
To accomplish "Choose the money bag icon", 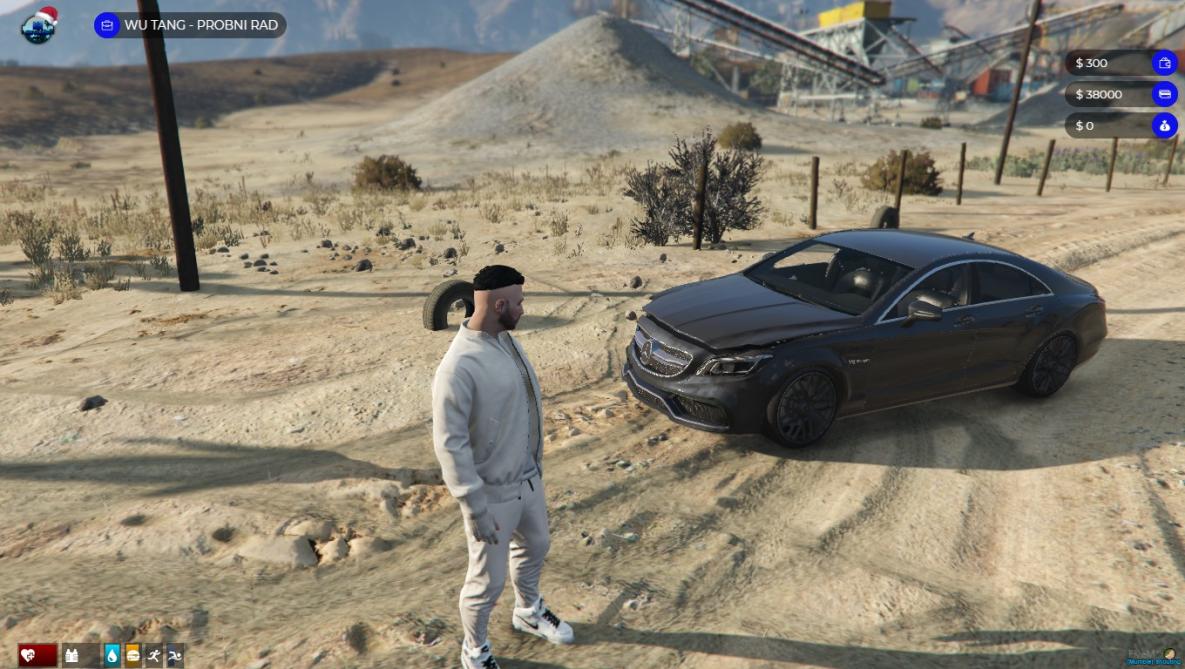I will pos(1164,126).
